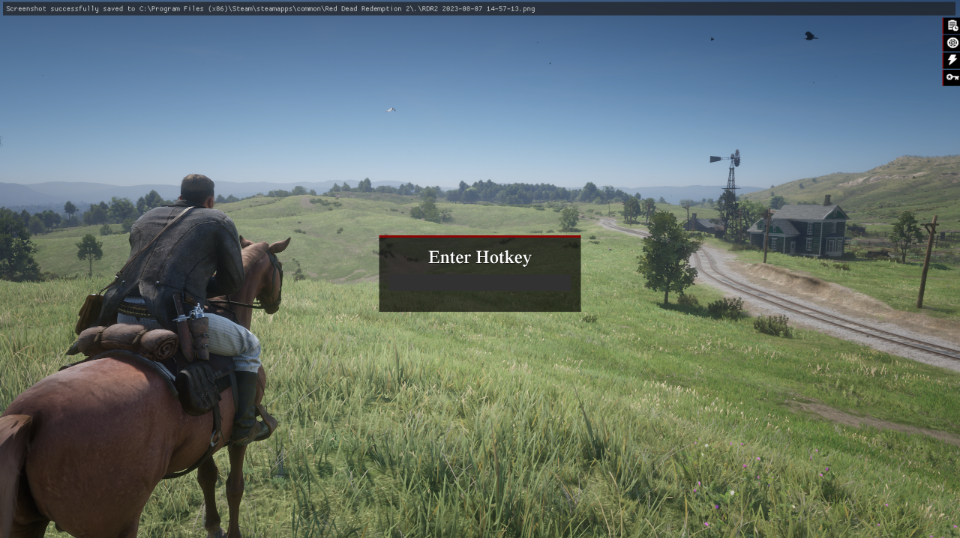
Task: Select the circular wheel overlay icon
Action: pos(951,43)
